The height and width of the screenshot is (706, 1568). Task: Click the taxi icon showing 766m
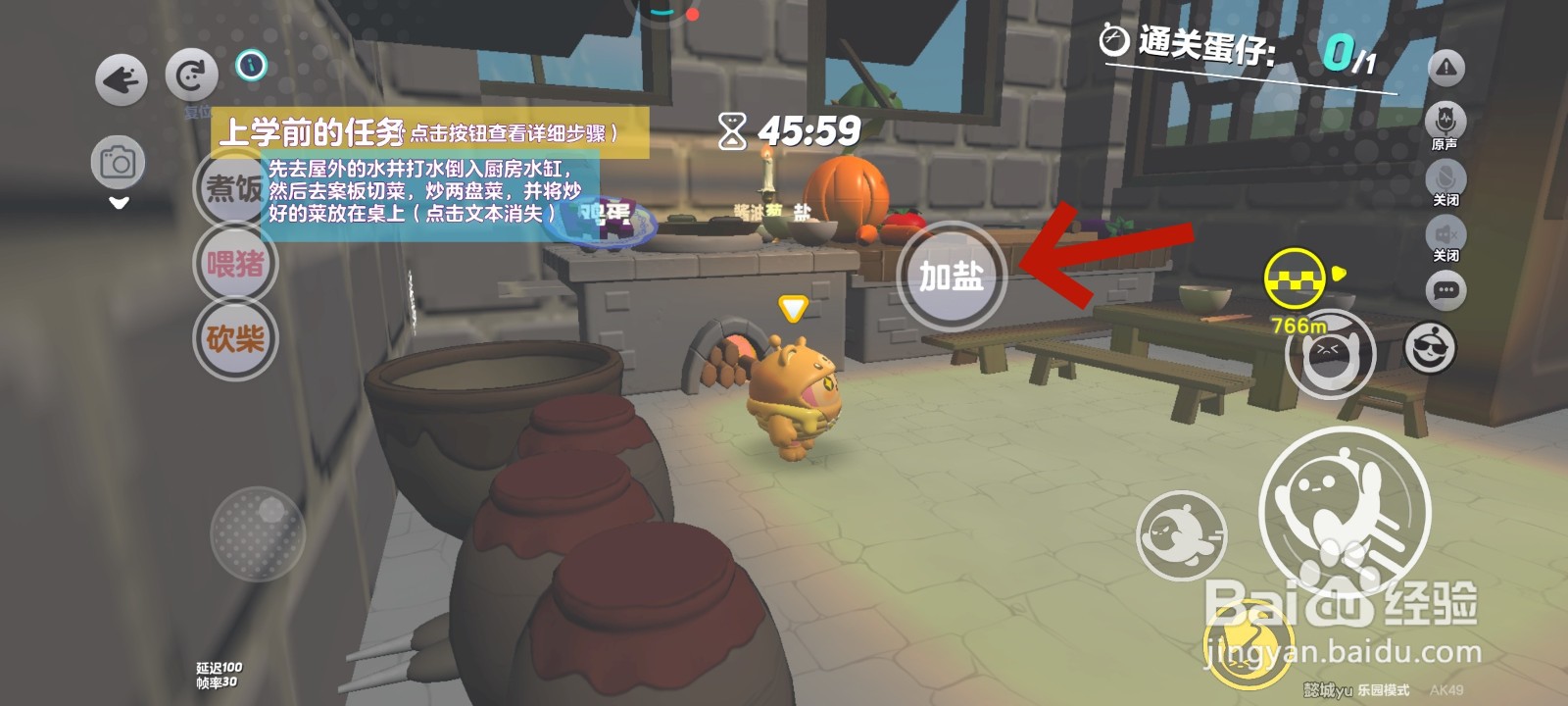(x=1297, y=278)
